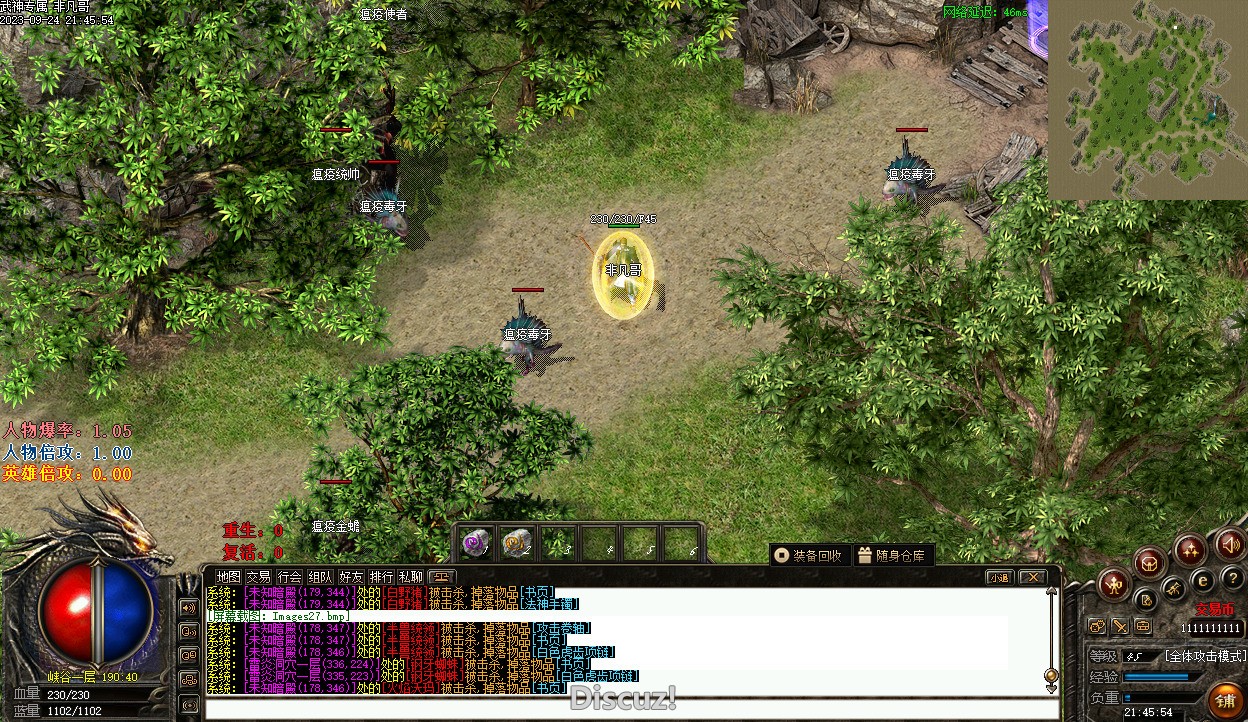Open the bag inventory round icon

click(1150, 561)
